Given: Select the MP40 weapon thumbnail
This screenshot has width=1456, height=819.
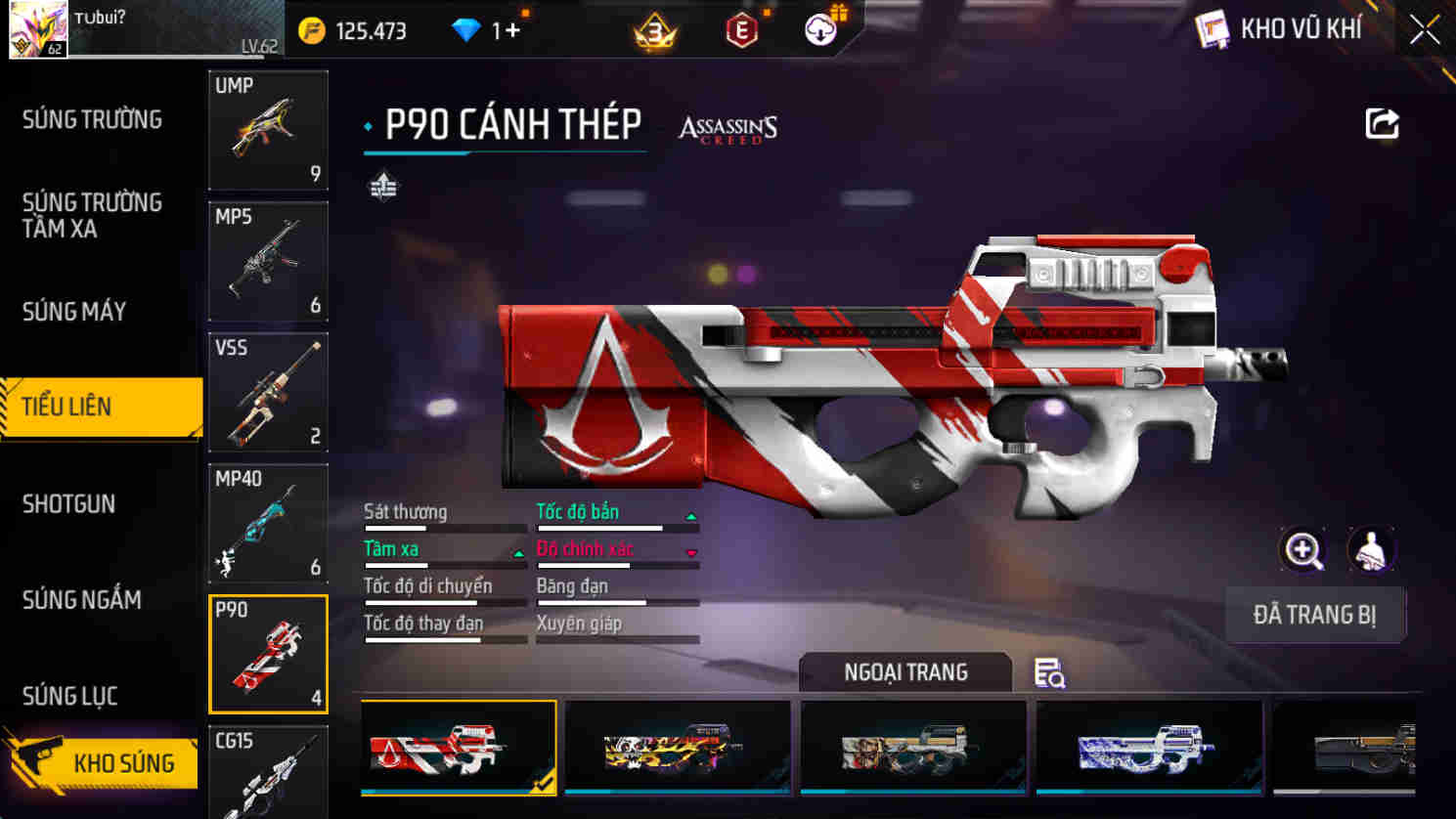Looking at the screenshot, I should click(268, 524).
